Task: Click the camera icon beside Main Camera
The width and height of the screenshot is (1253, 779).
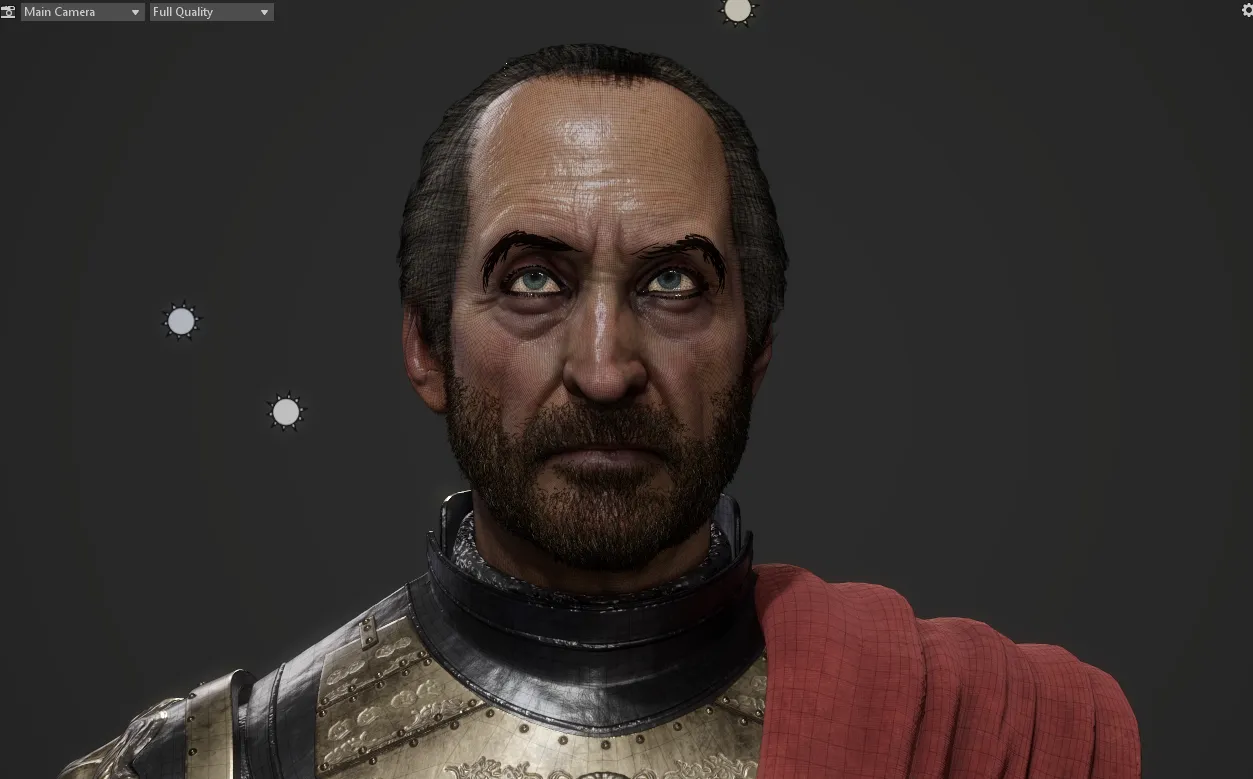Action: (8, 12)
